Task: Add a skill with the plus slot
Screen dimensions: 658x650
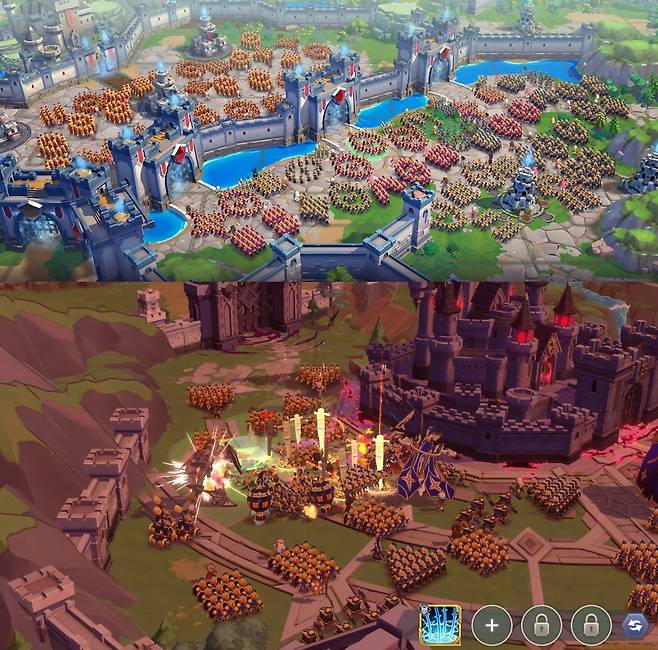Action: [x=491, y=626]
